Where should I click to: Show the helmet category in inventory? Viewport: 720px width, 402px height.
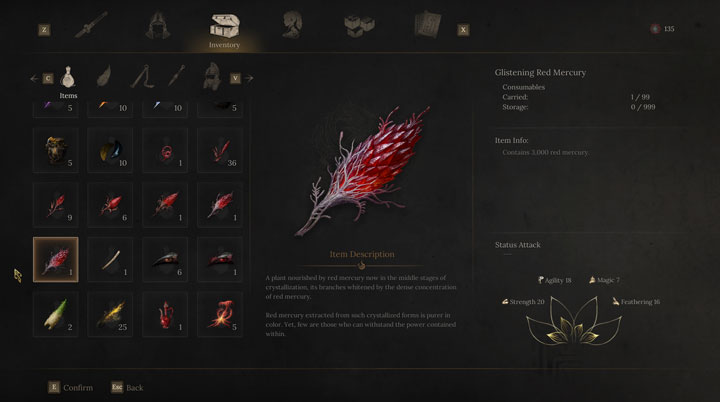[x=212, y=75]
